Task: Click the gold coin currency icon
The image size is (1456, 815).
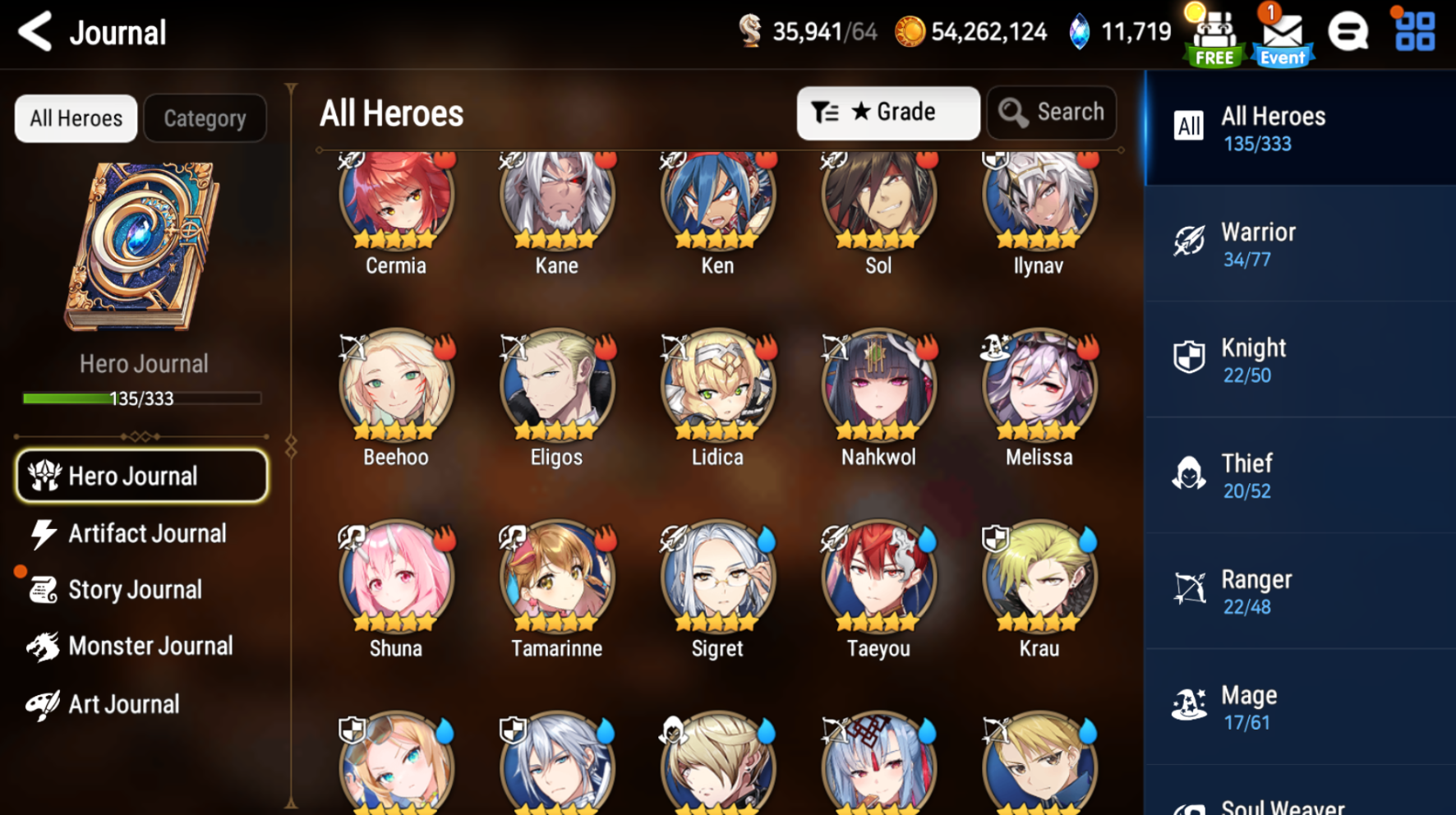Action: (x=910, y=31)
